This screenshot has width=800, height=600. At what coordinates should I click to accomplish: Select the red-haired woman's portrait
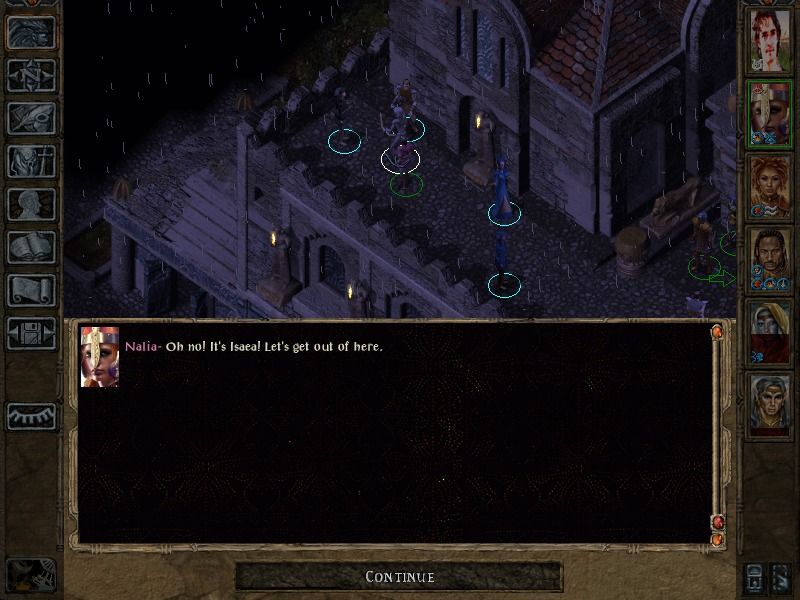click(770, 188)
